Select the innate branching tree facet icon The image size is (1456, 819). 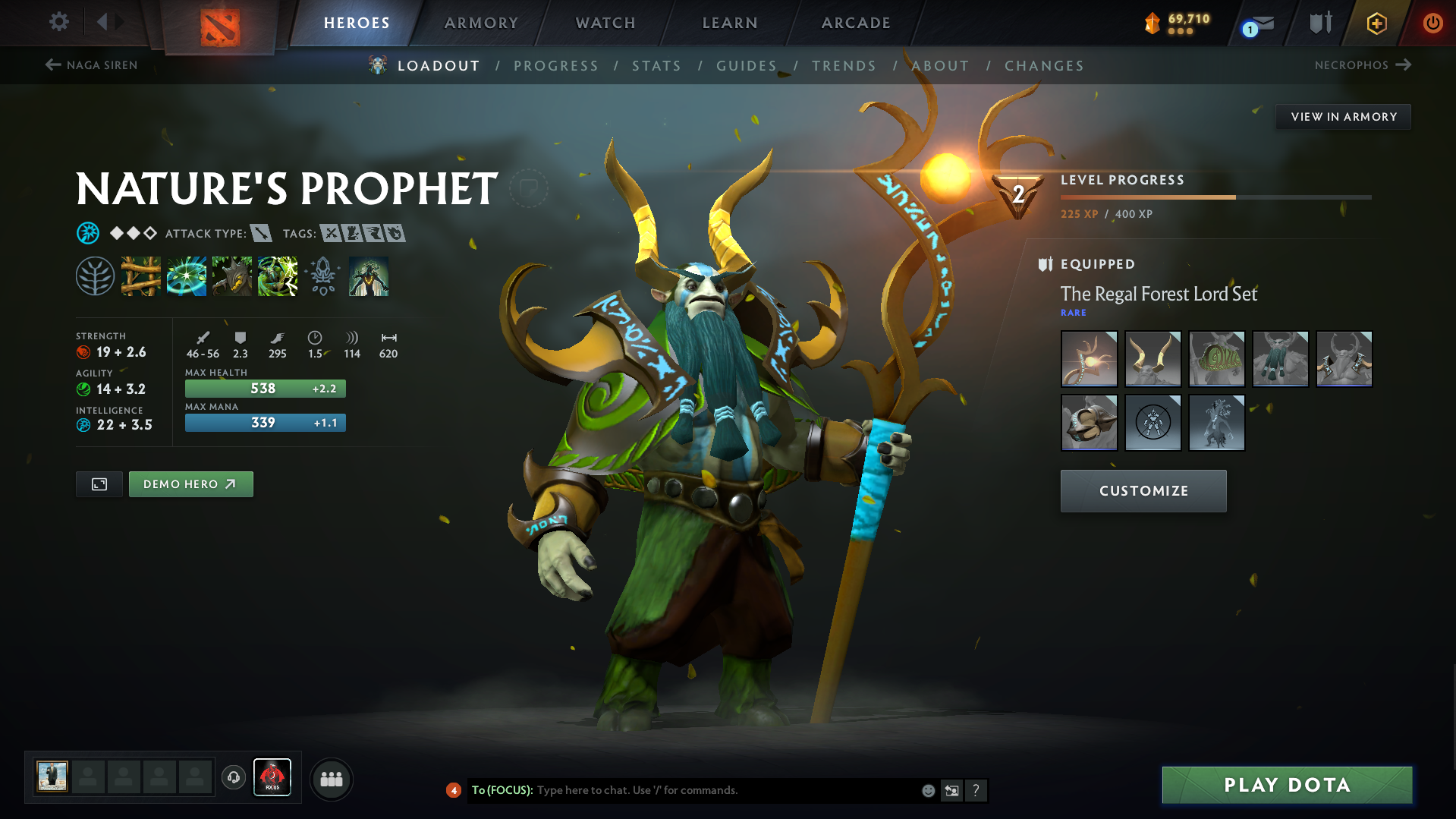click(x=96, y=276)
